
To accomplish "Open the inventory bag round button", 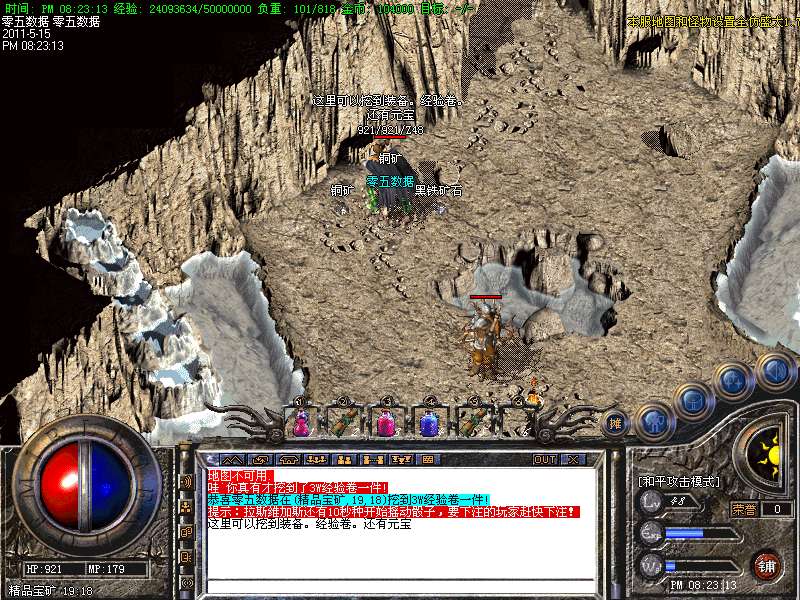I will click(x=692, y=402).
